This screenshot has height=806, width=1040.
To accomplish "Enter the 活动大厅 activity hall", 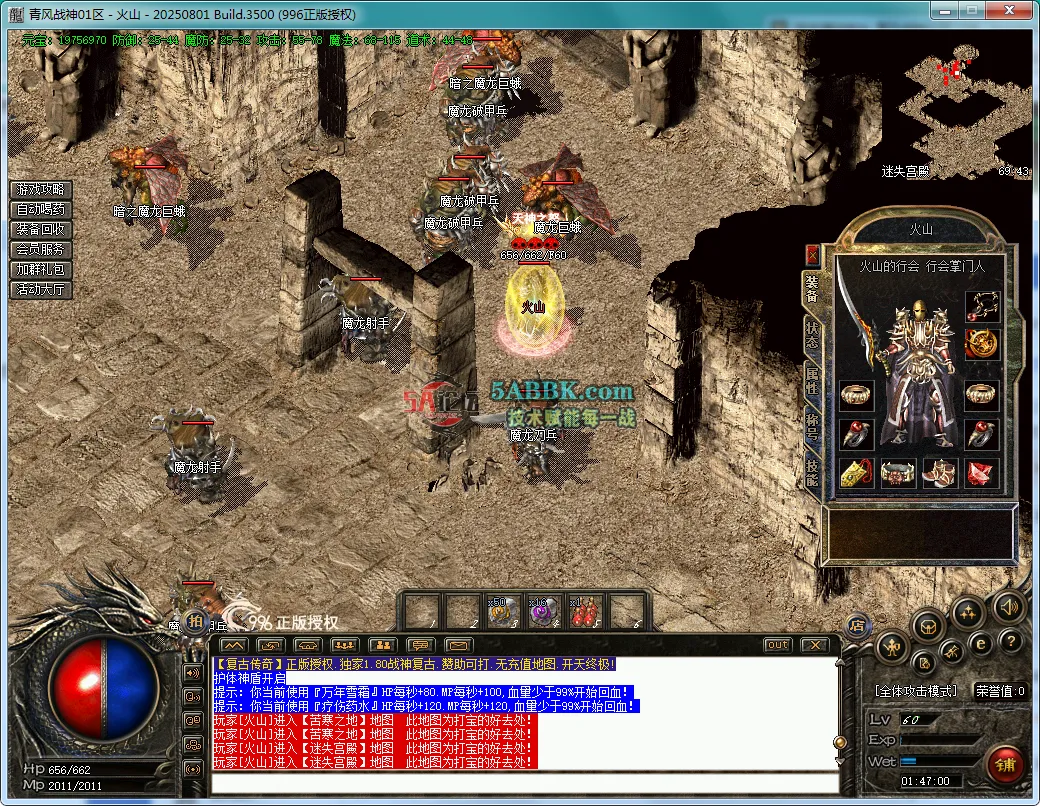I will click(x=41, y=289).
